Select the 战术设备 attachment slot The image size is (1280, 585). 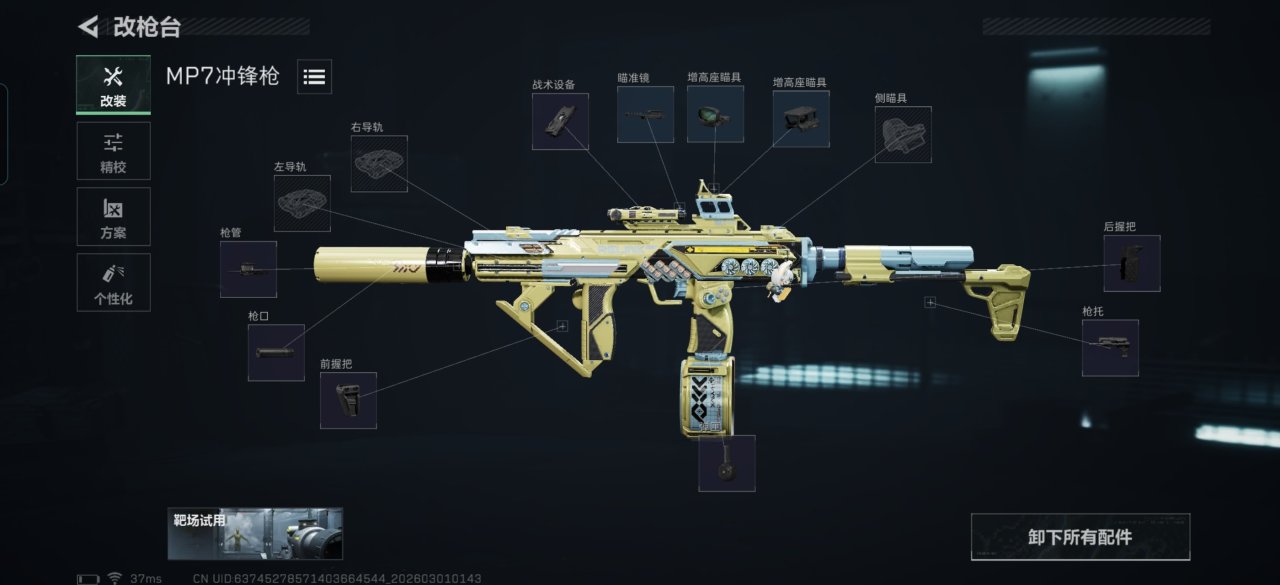[x=560, y=122]
